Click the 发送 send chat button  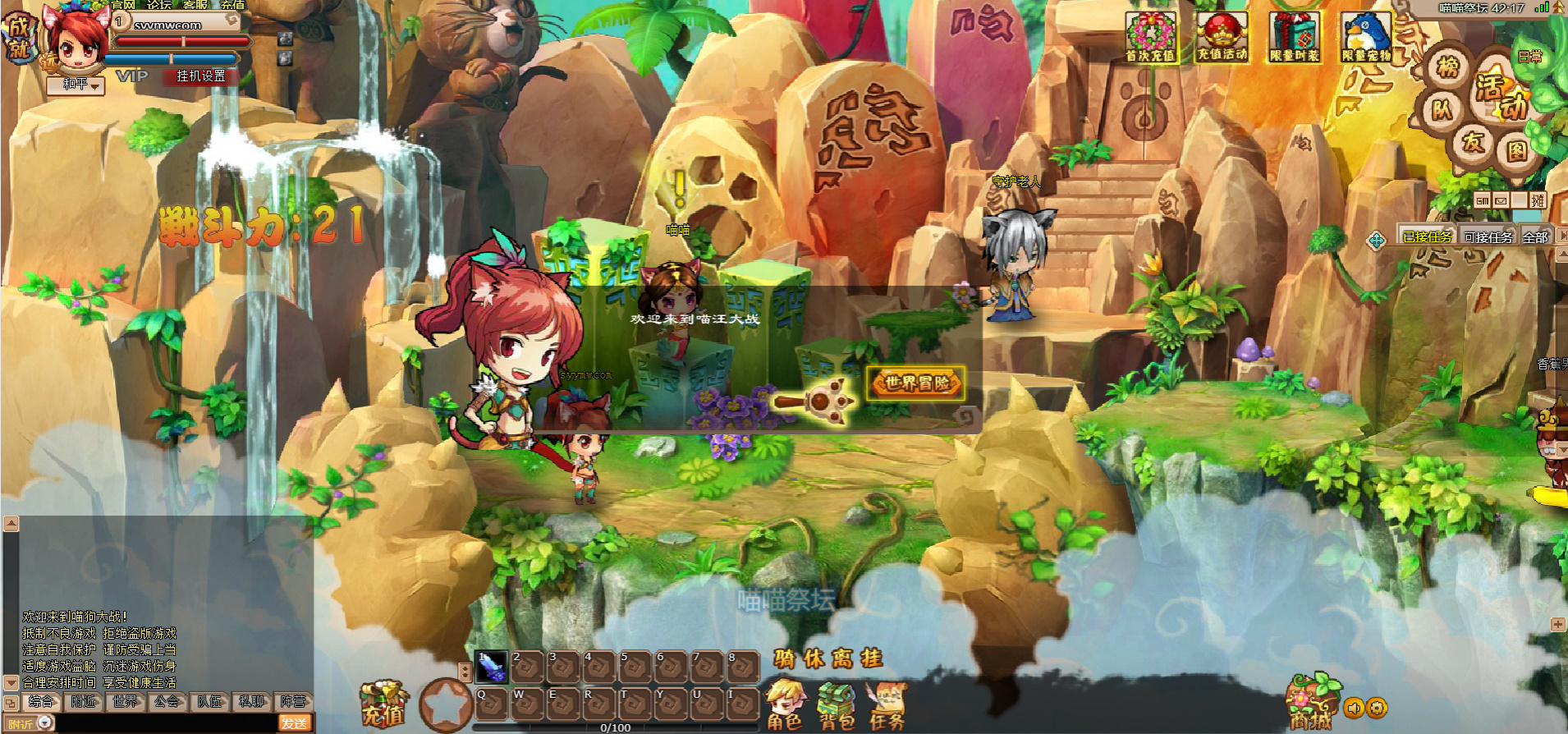pos(294,723)
